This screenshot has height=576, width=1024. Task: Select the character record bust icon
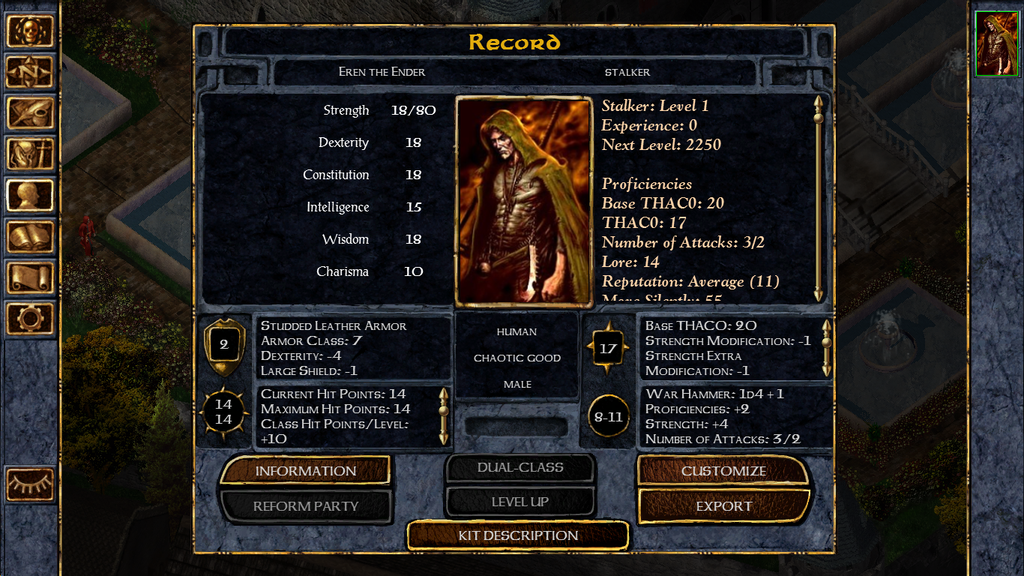click(30, 195)
